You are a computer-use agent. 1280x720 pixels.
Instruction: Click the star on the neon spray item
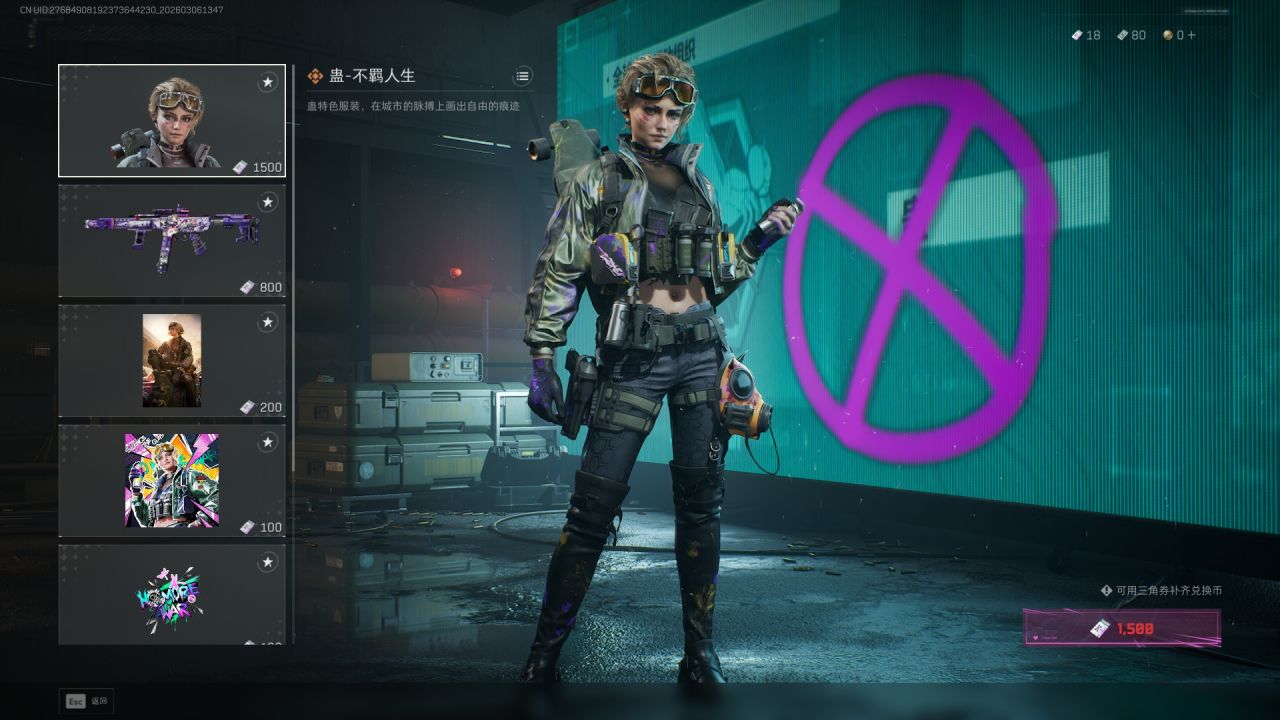click(x=267, y=562)
